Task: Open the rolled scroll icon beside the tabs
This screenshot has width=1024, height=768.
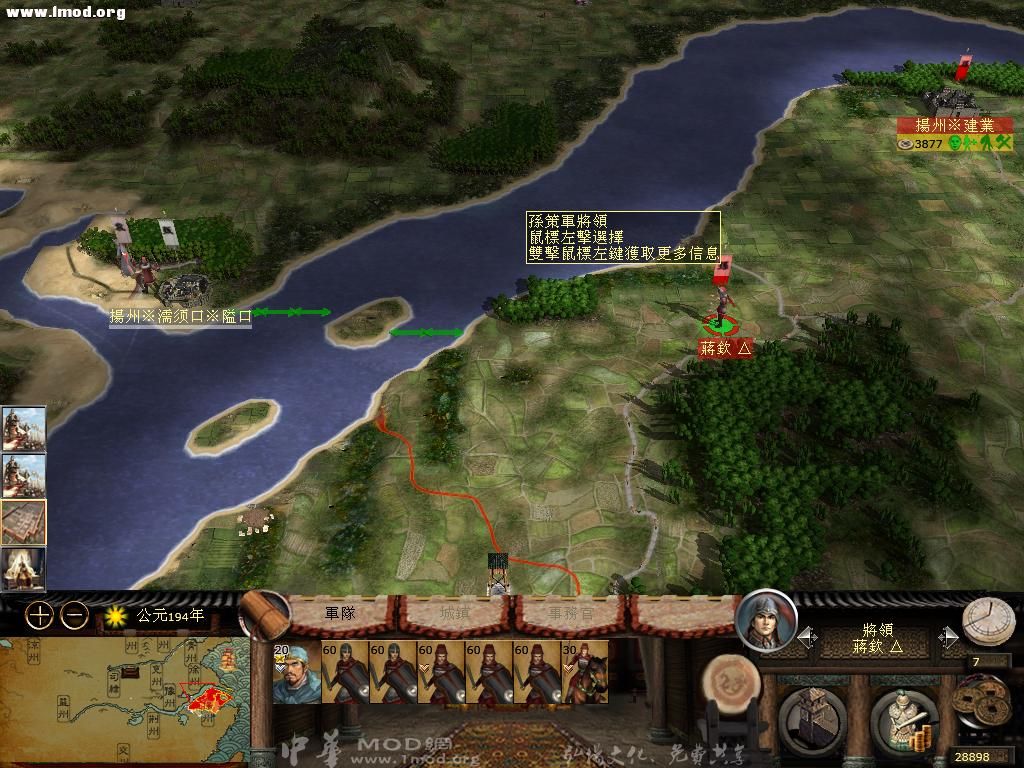Action: pyautogui.click(x=264, y=615)
